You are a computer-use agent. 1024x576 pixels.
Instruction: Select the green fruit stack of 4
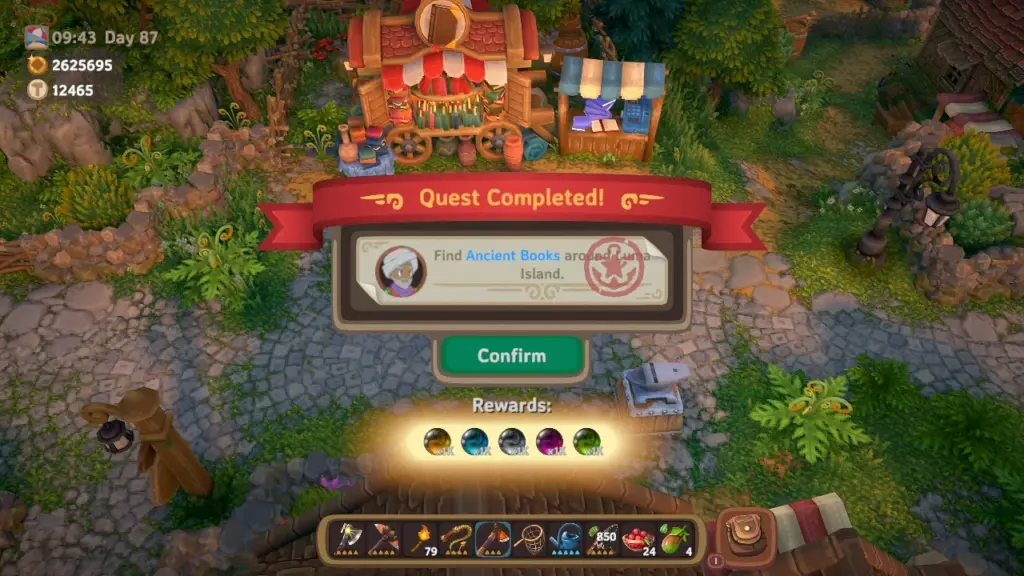coord(676,539)
